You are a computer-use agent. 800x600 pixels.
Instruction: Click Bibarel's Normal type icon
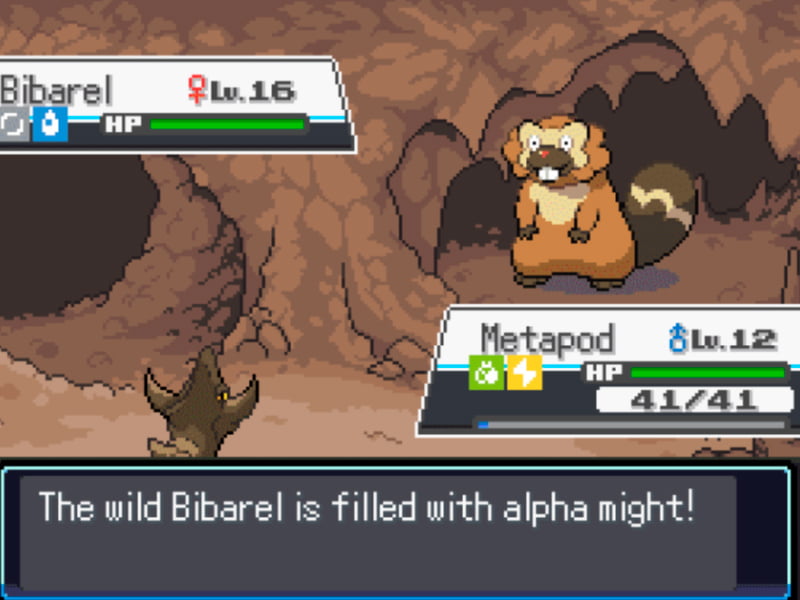[x=15, y=125]
